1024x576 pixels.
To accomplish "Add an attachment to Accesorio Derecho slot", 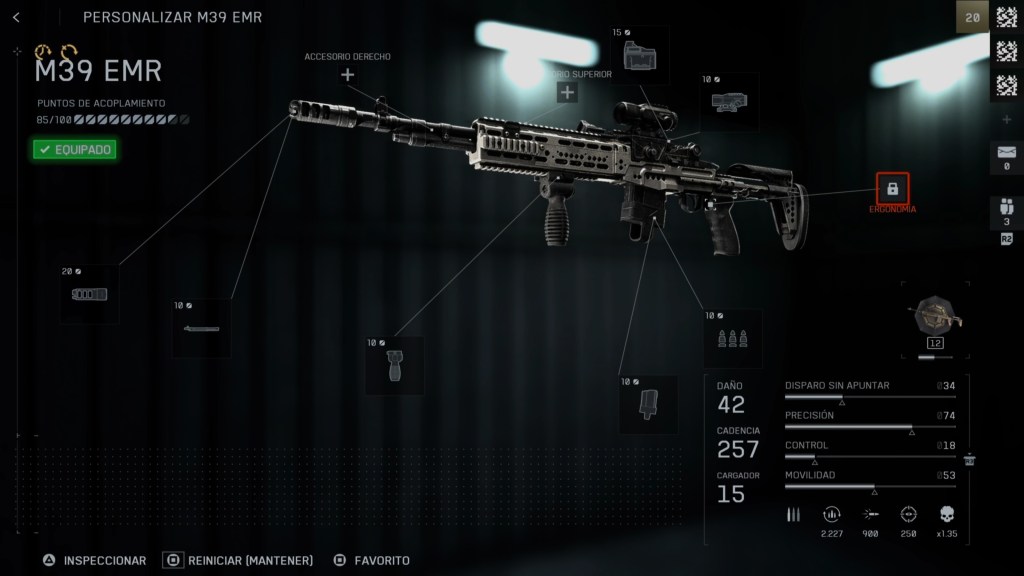I will click(347, 75).
